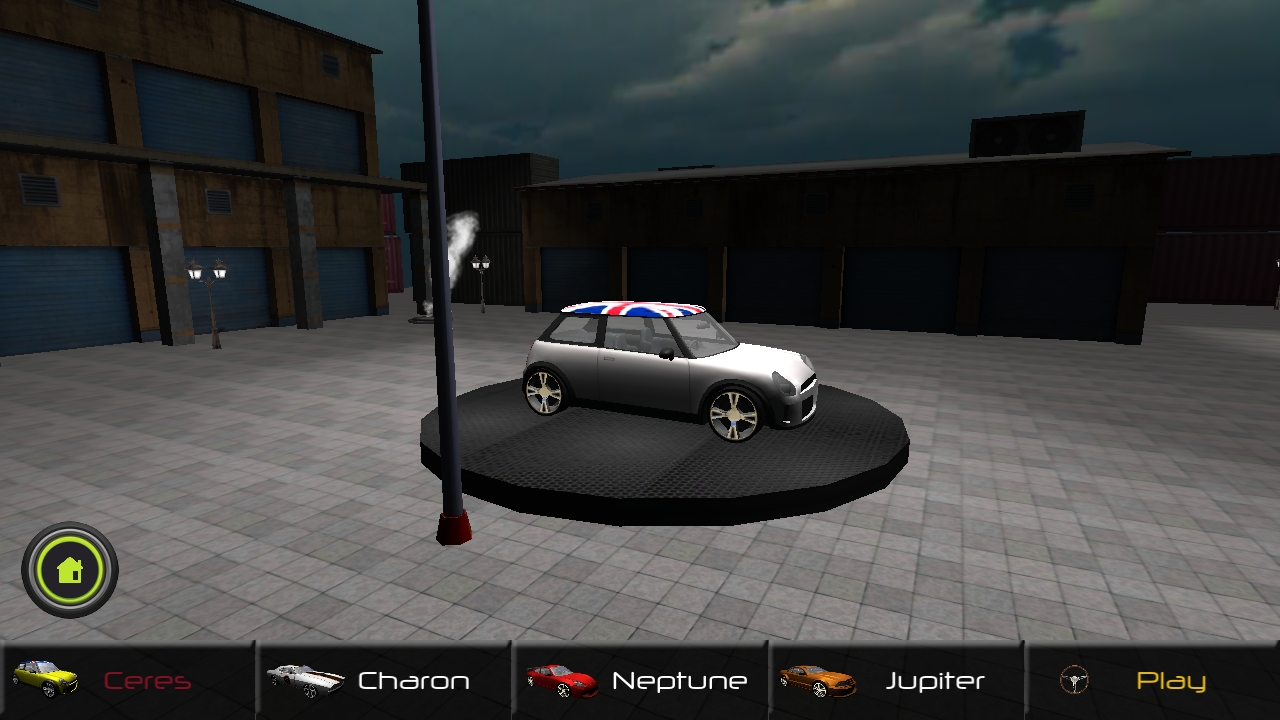Screen dimensions: 1280x720
Task: Click the red Ceres label text
Action: pos(147,679)
